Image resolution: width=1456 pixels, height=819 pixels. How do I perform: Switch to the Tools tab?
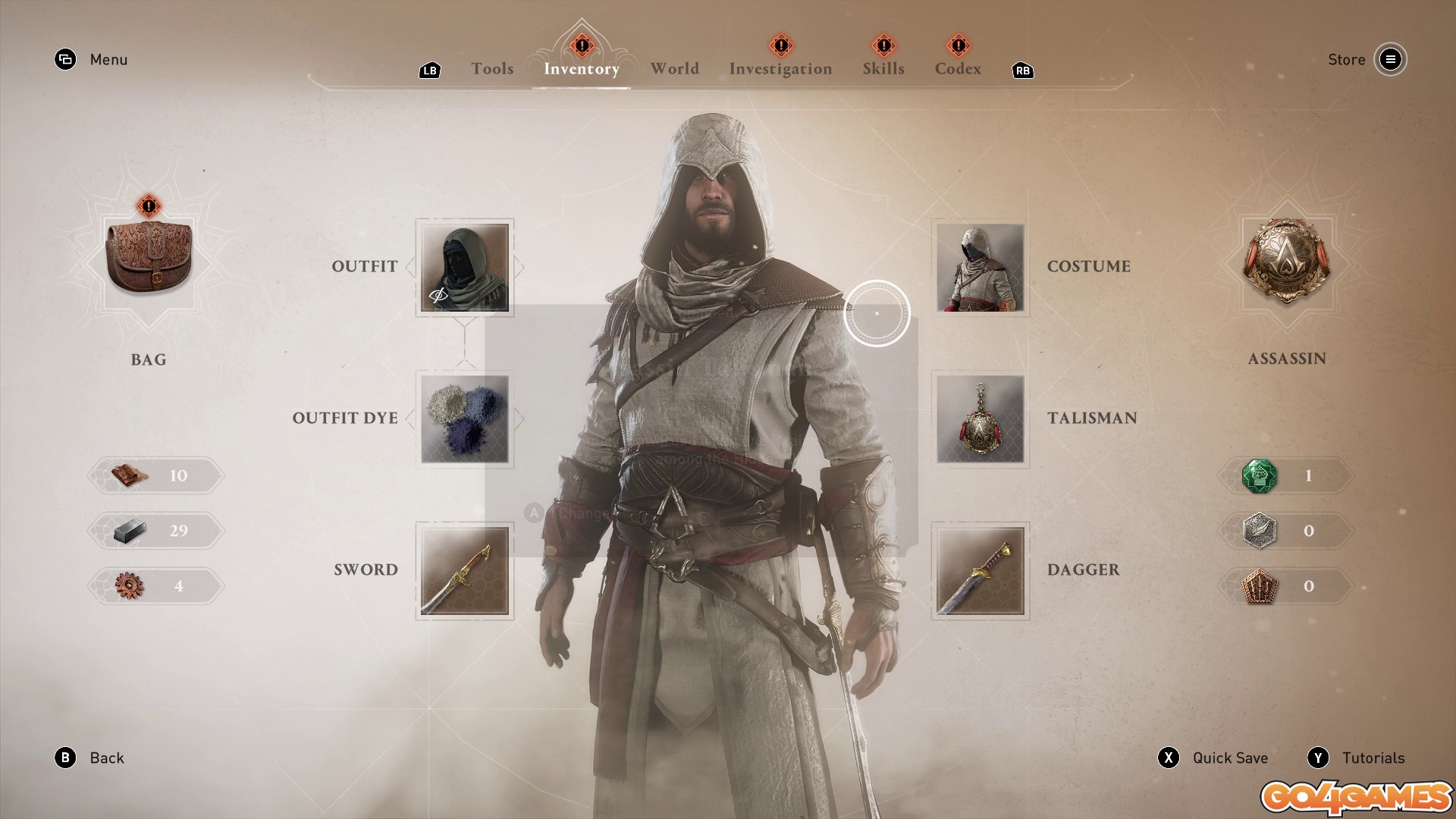(492, 69)
